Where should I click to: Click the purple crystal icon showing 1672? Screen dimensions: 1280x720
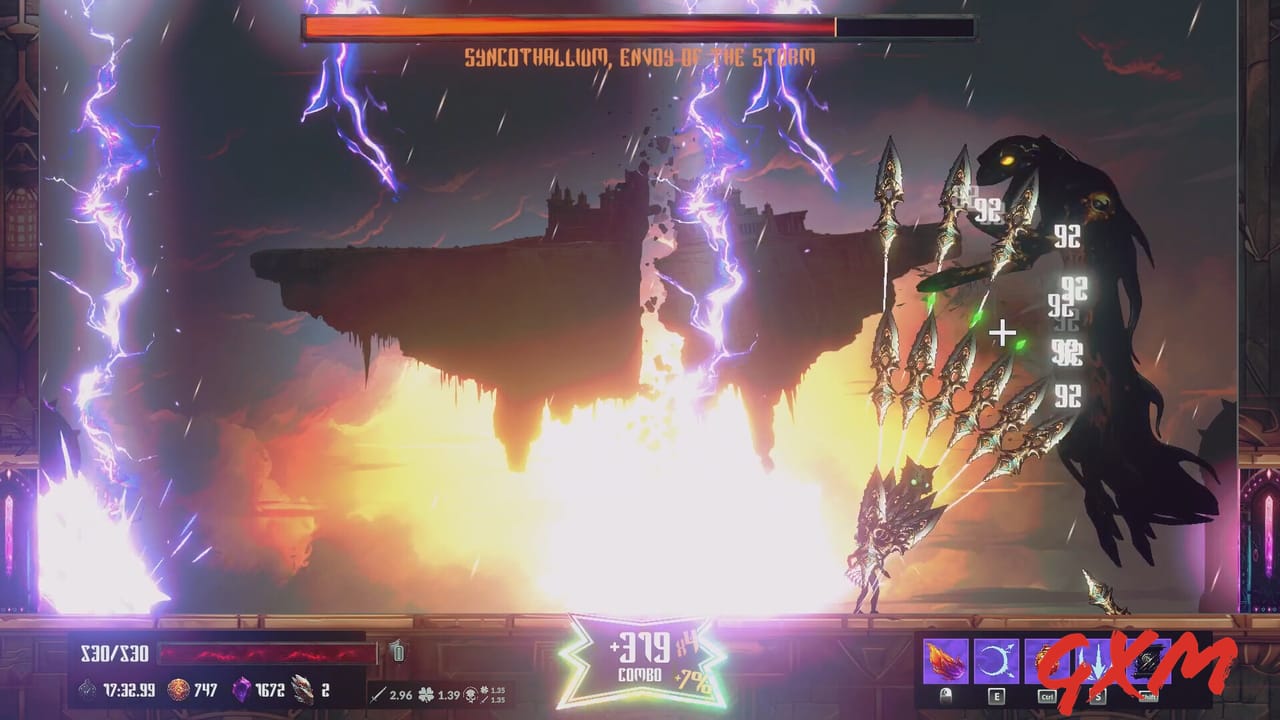point(243,690)
